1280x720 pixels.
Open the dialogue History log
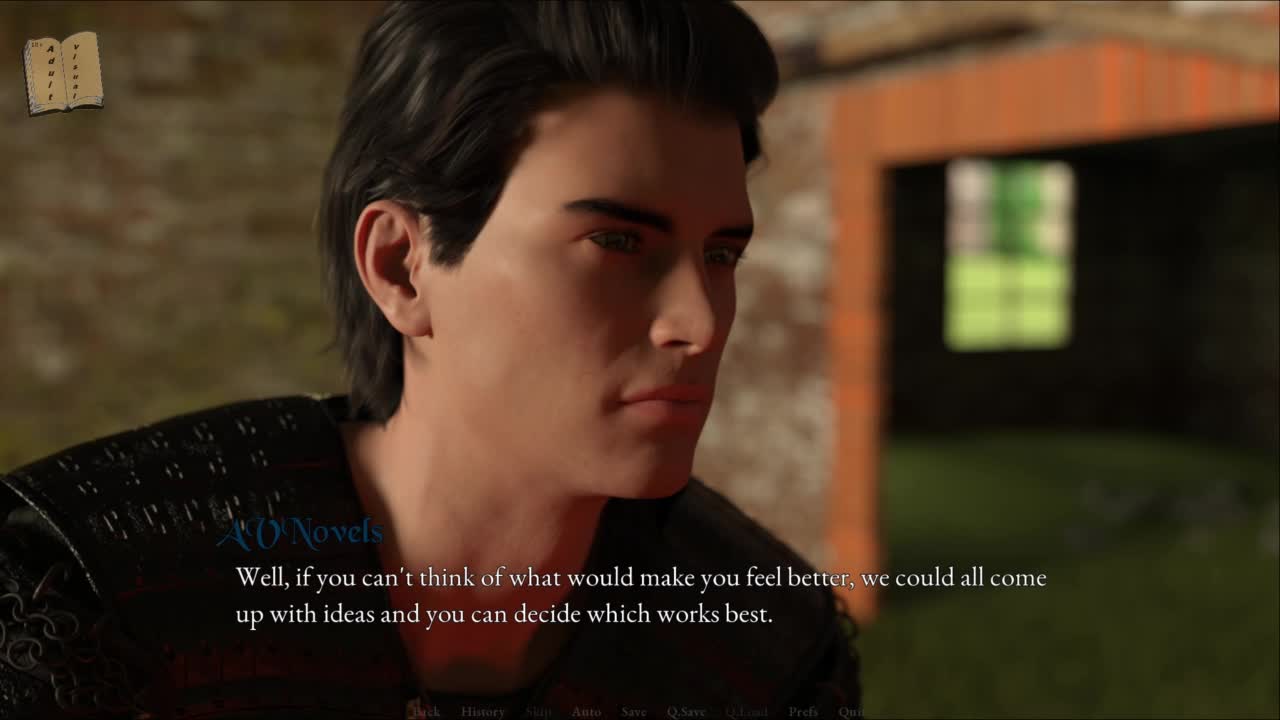click(x=483, y=712)
